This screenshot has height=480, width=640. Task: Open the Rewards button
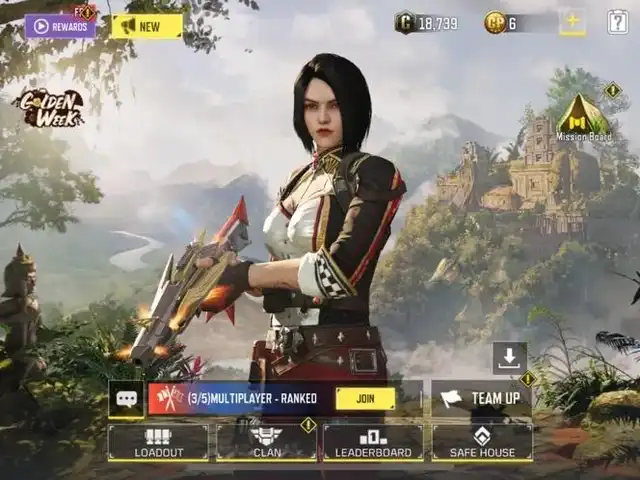(x=60, y=26)
